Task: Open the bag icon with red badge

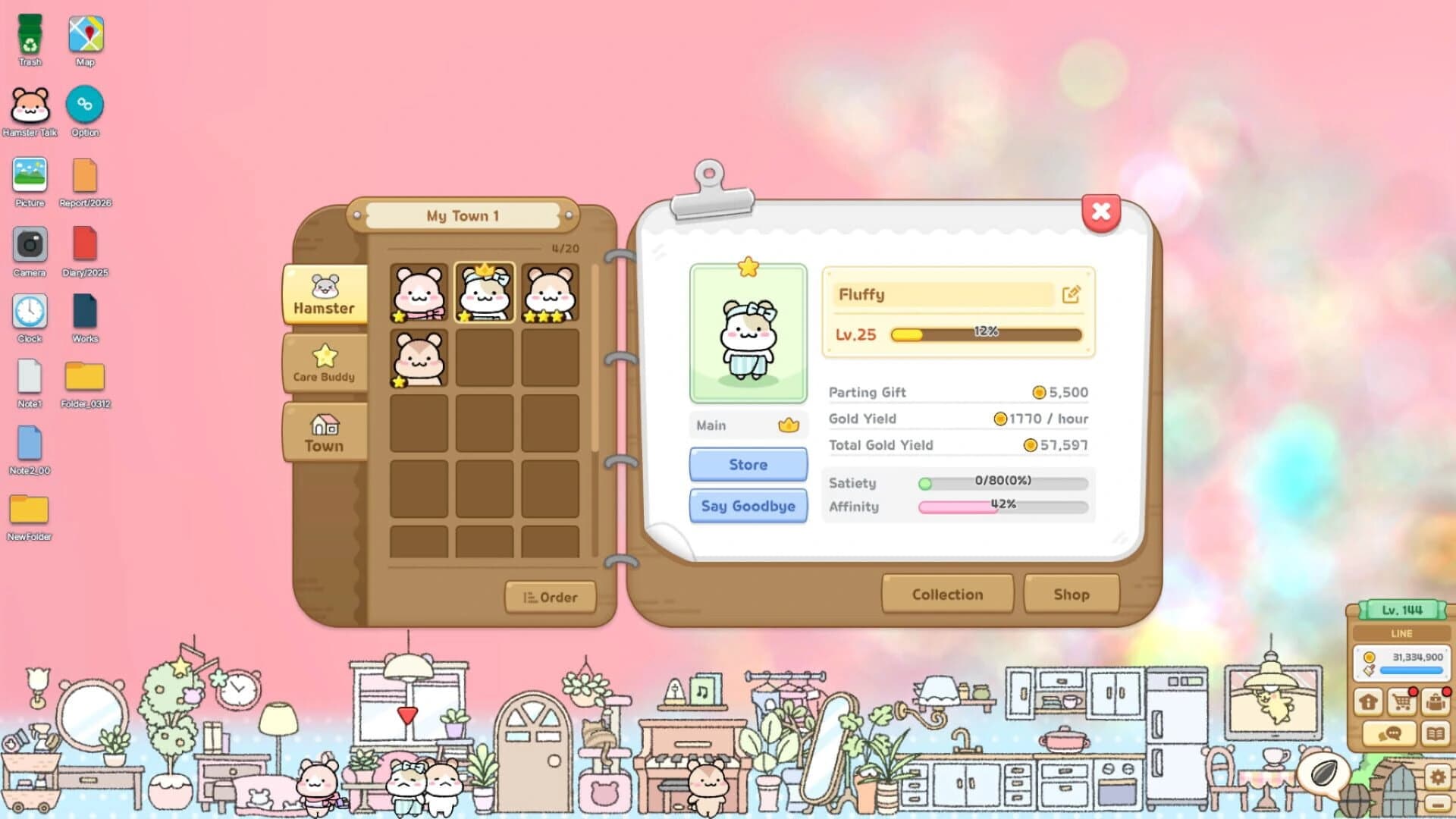Action: [1436, 701]
